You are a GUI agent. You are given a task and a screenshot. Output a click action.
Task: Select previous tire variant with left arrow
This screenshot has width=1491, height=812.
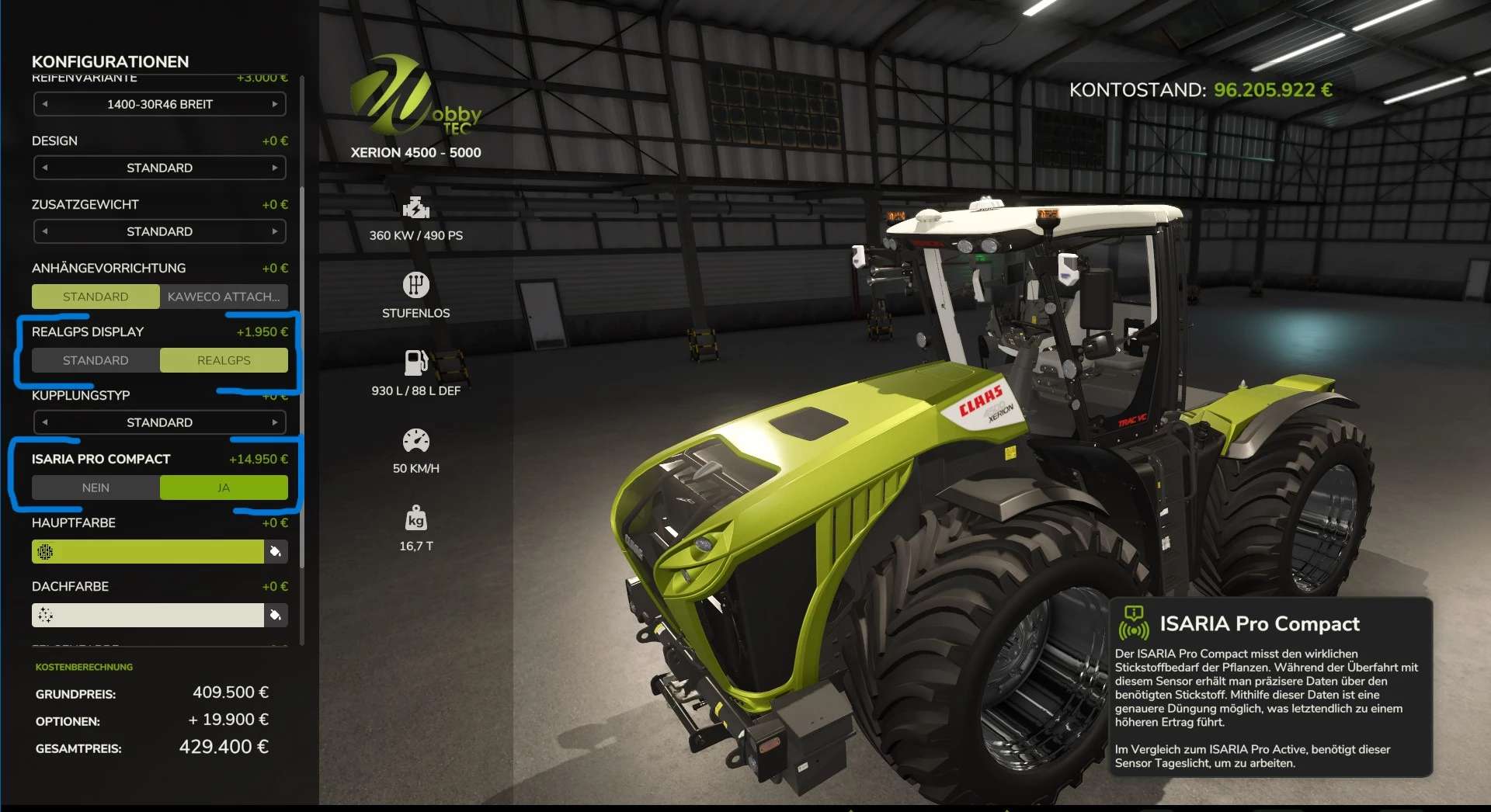(45, 104)
